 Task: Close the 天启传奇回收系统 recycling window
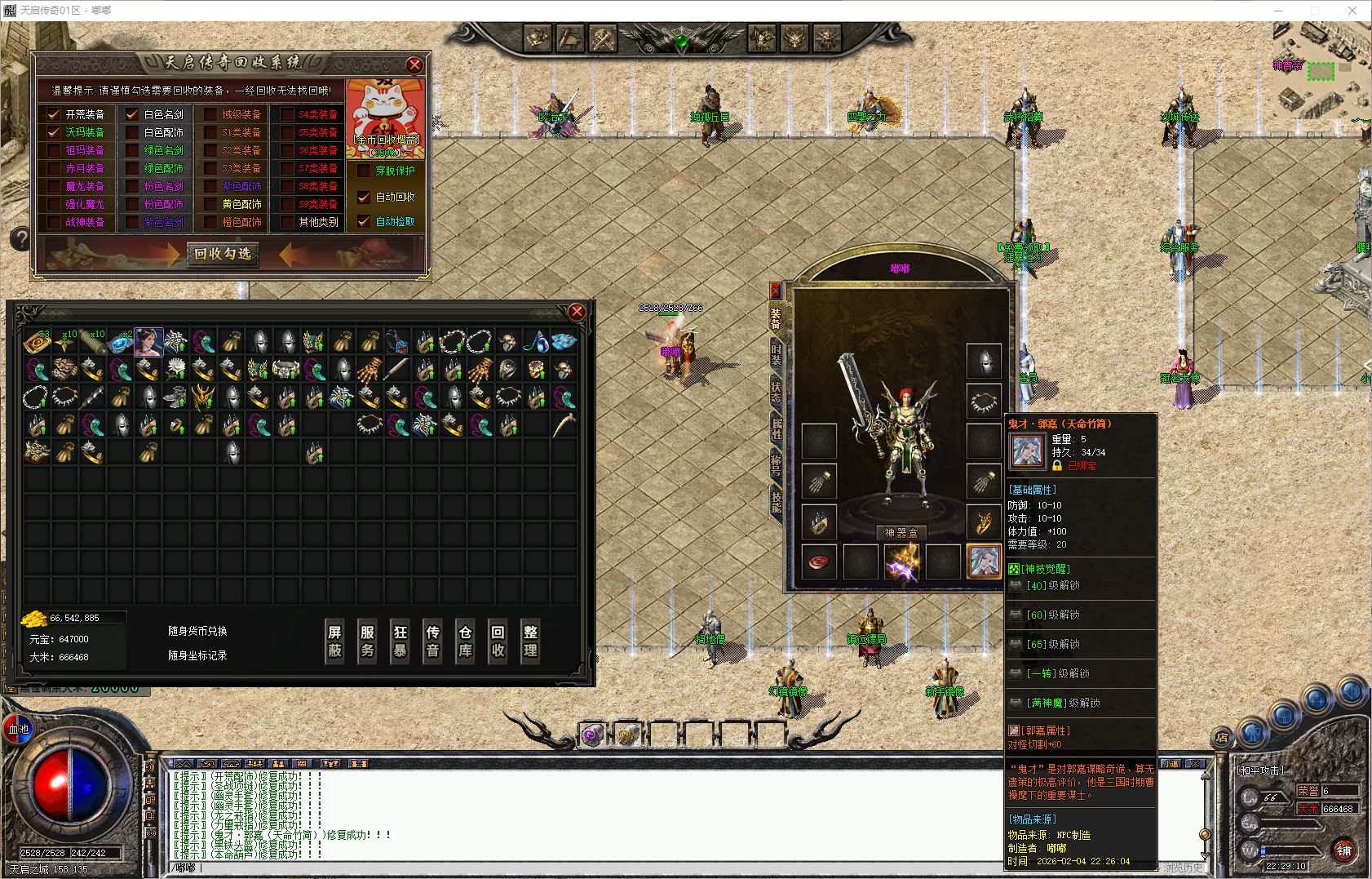click(414, 65)
